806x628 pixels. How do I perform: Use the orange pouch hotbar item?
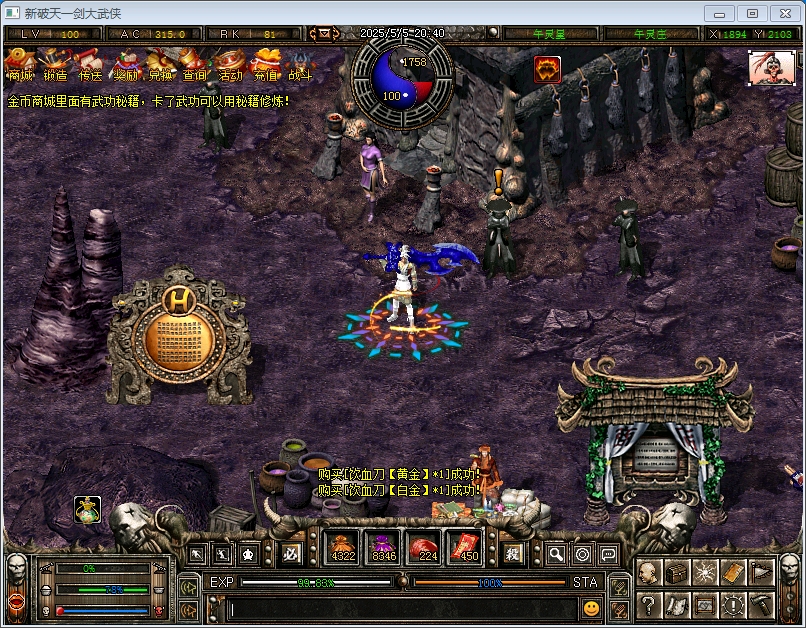(x=343, y=547)
